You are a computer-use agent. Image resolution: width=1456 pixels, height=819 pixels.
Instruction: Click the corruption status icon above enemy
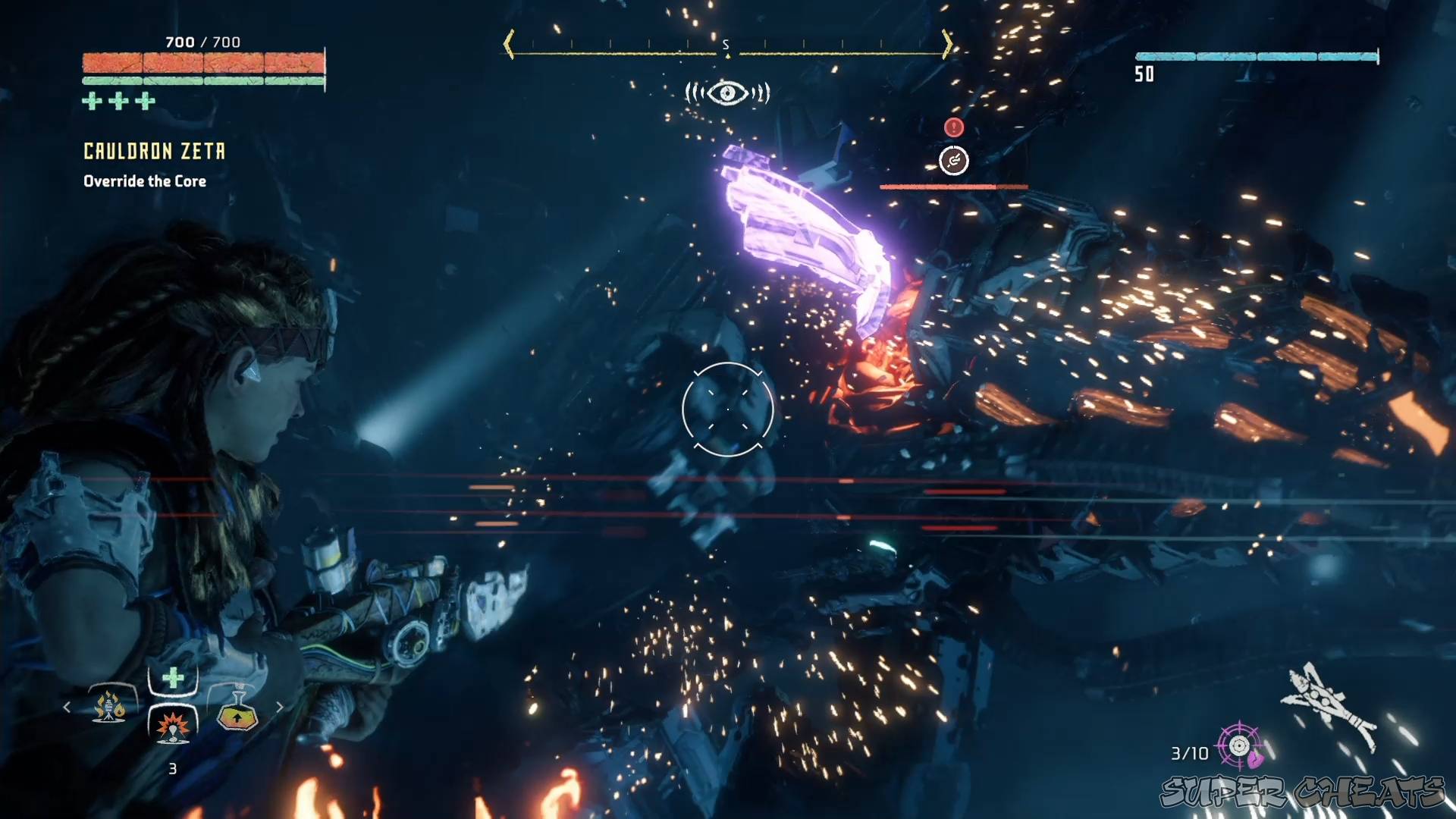(x=954, y=161)
